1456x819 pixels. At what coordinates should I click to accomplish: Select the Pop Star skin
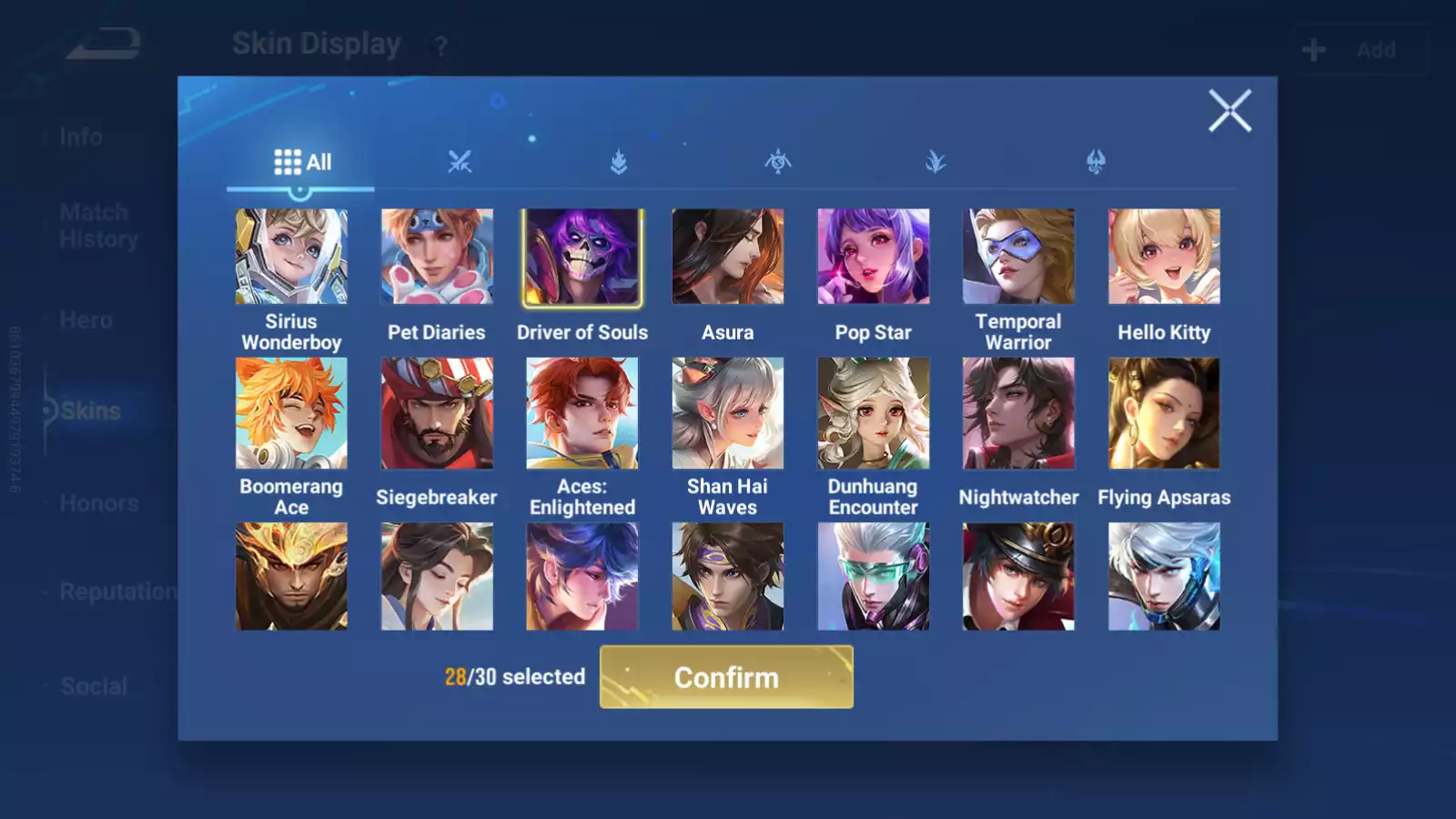[874, 258]
